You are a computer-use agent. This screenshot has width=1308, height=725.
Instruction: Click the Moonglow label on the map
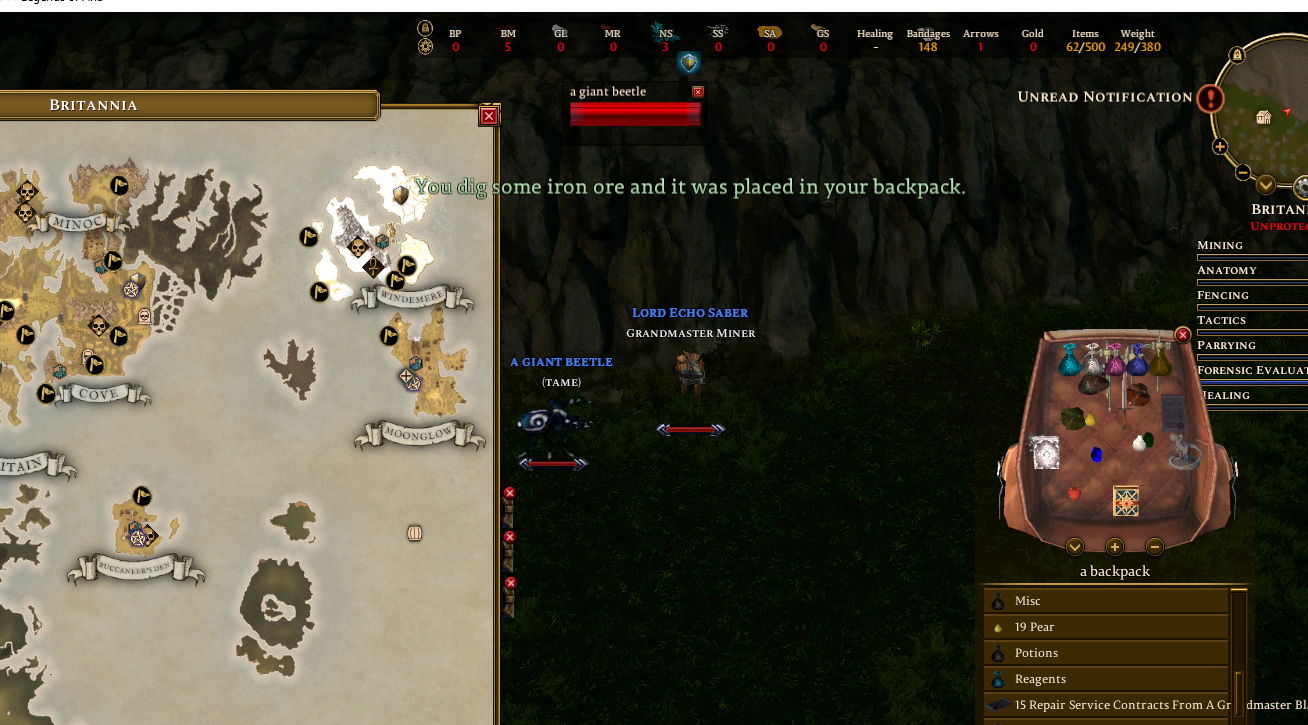[420, 435]
